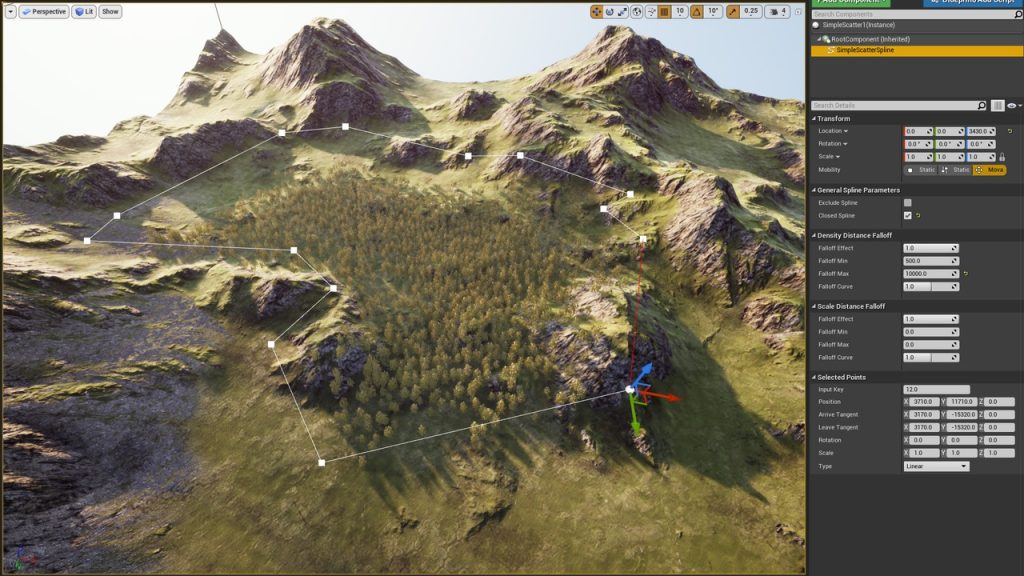
Task: Open the spline point Type dropdown
Action: (936, 466)
